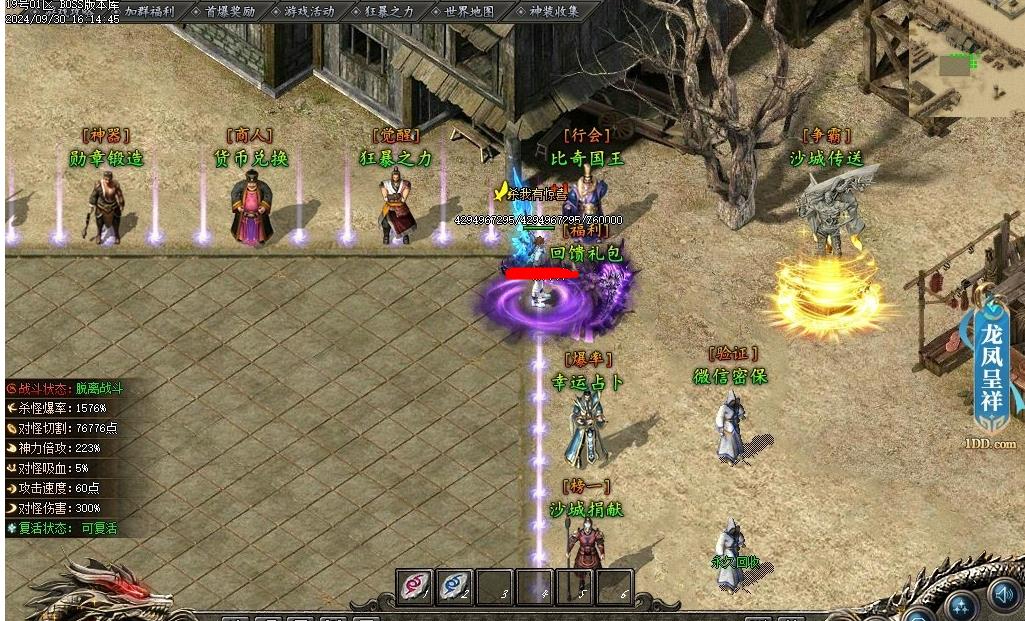Use the red swirl item in slot 1
The height and width of the screenshot is (621, 1025).
(x=415, y=586)
